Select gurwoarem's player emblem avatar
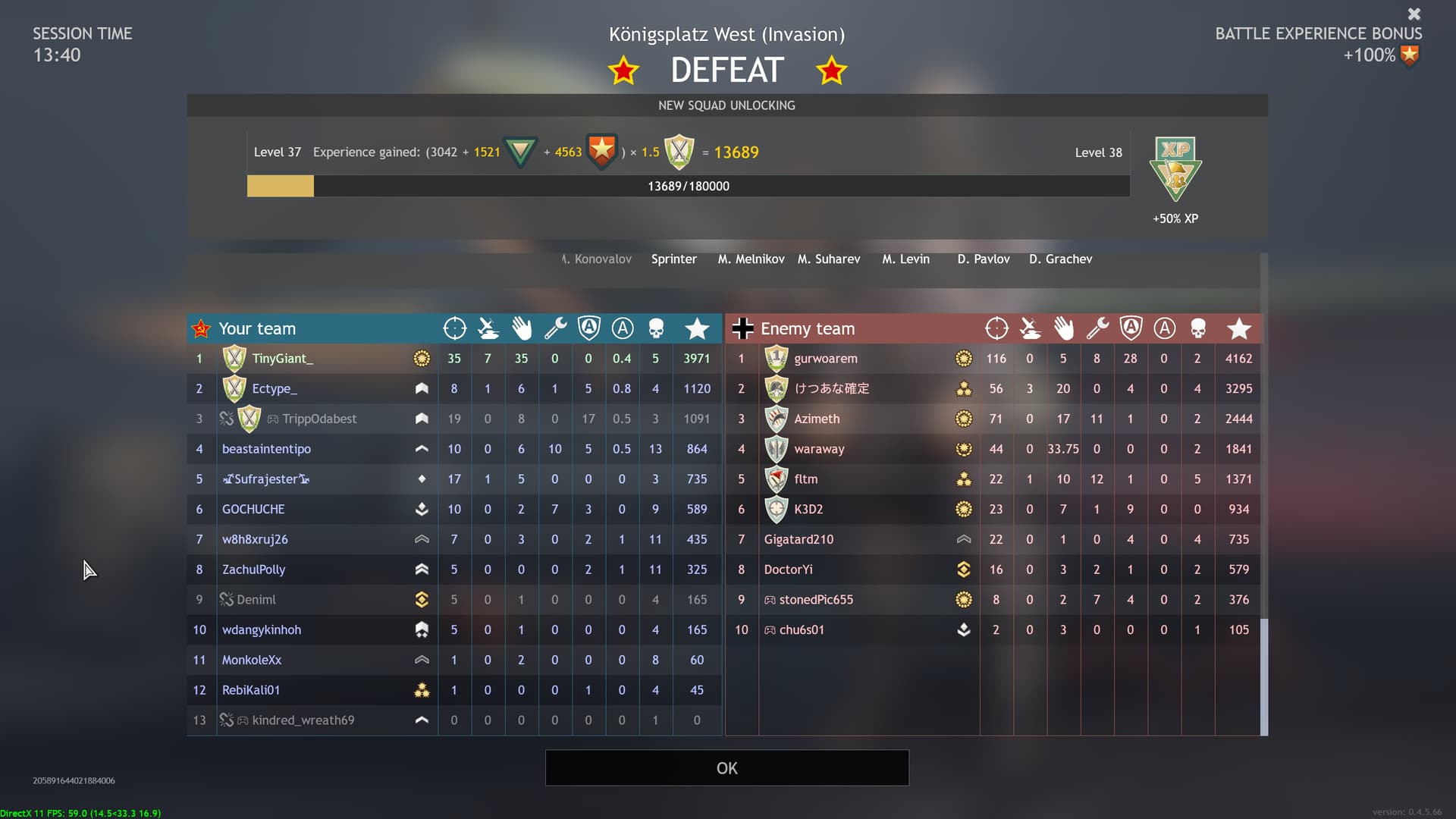 776,358
